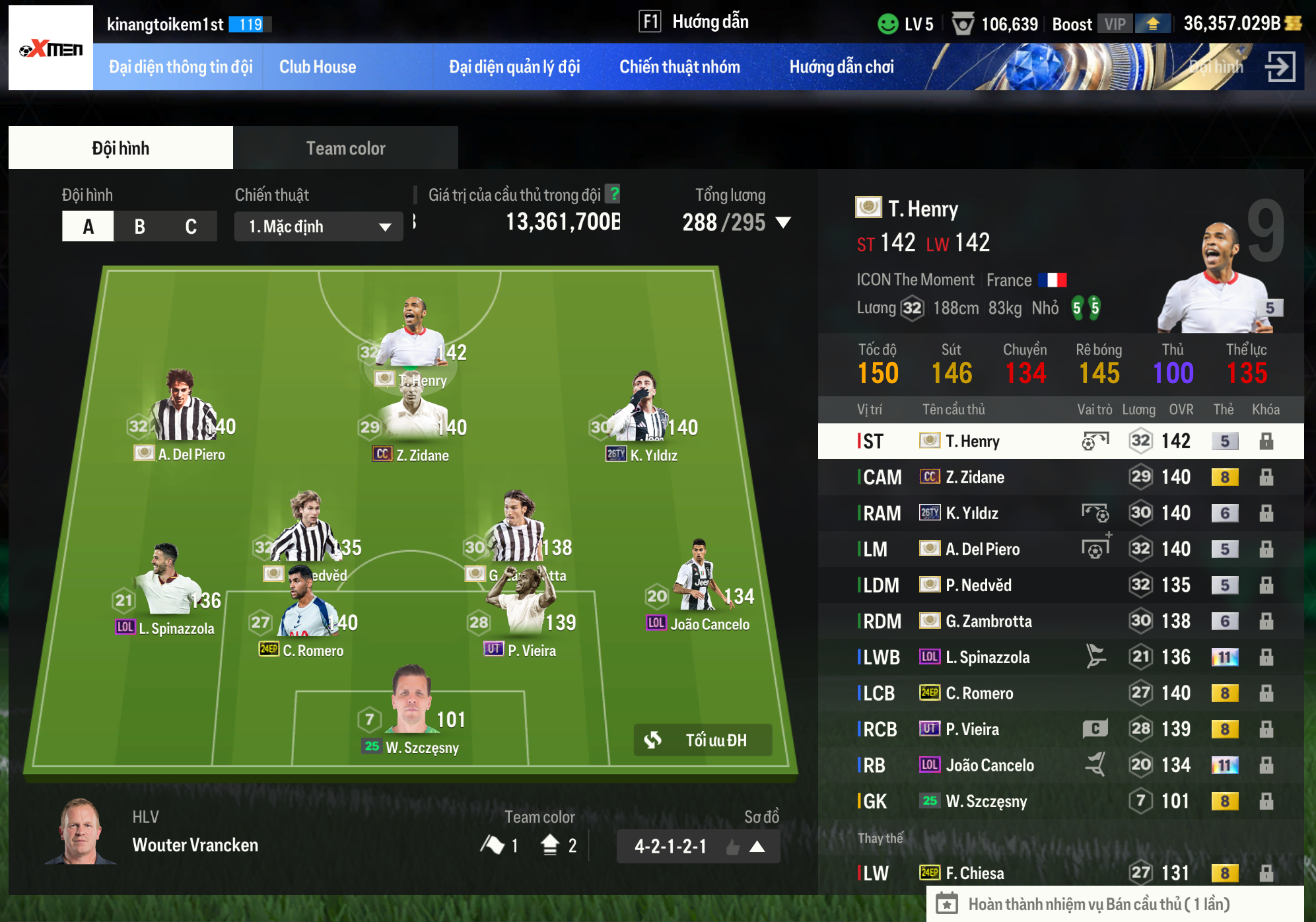Viewport: 1316px width, 922px height.
Task: Click the exit arrow icon
Action: coord(1280,67)
